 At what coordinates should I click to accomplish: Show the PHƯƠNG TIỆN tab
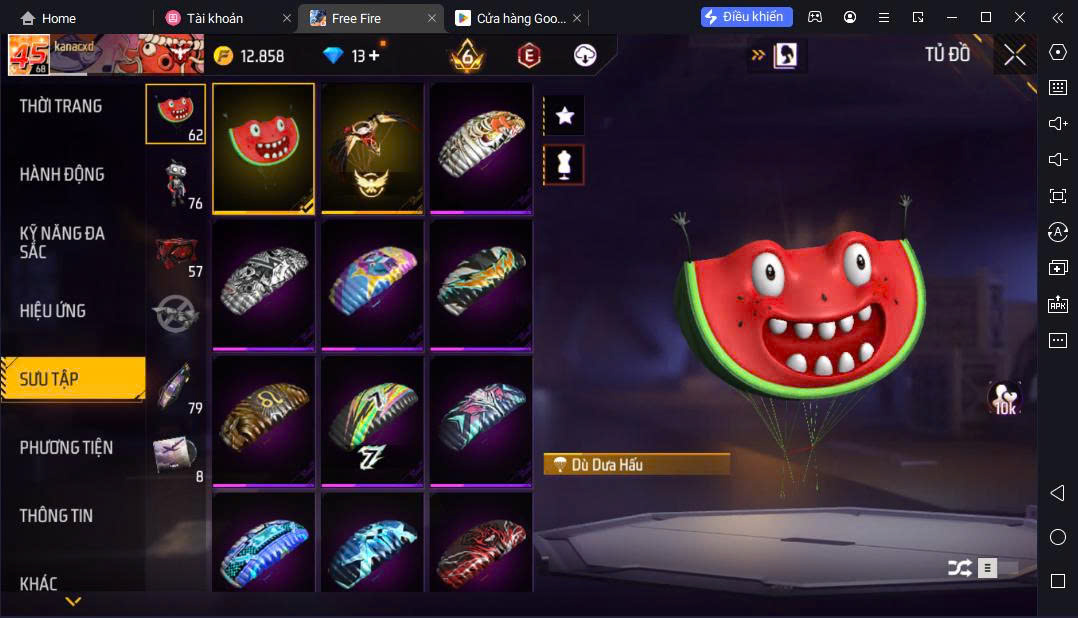[66, 447]
